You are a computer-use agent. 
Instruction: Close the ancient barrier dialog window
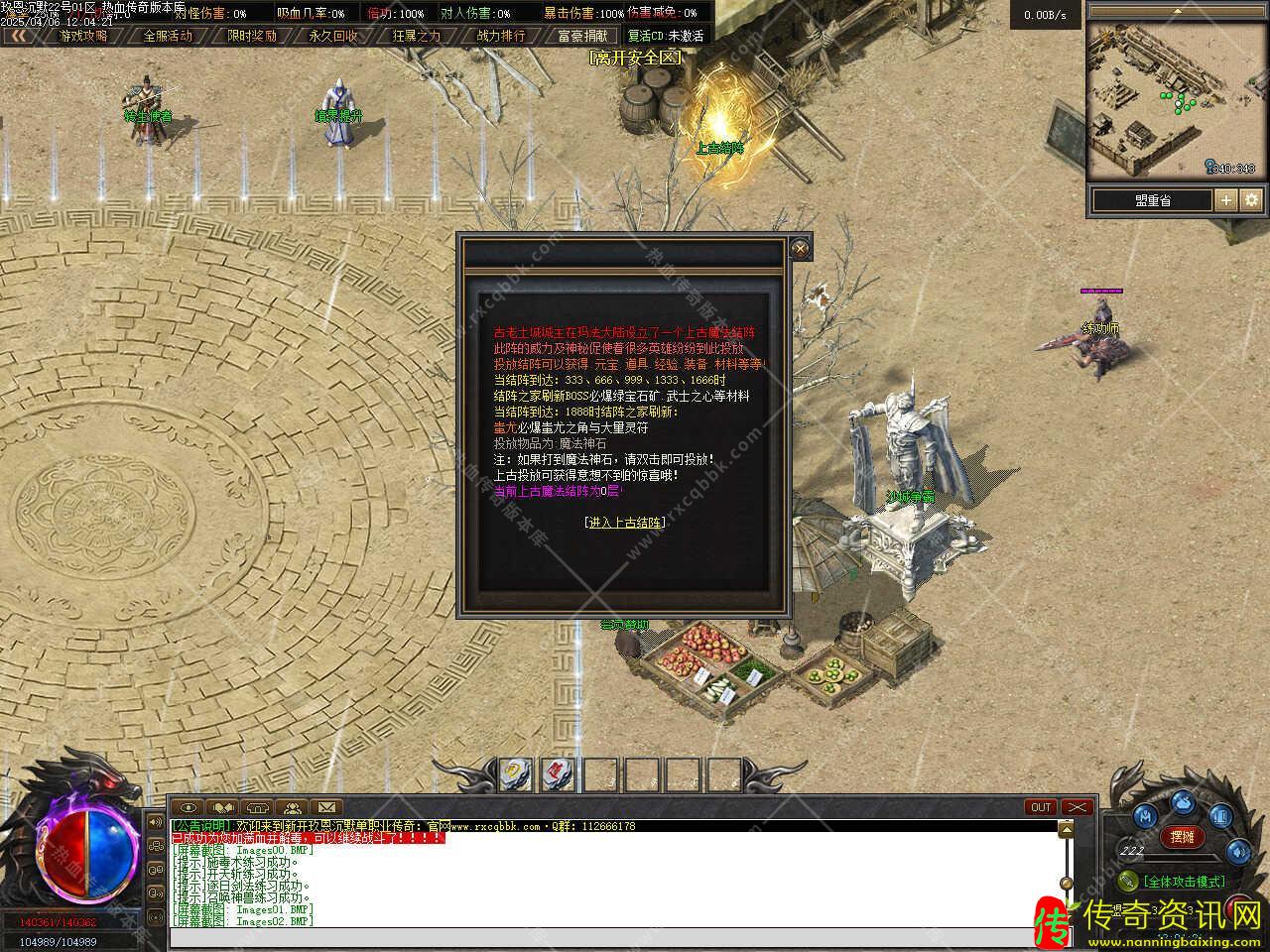point(800,248)
